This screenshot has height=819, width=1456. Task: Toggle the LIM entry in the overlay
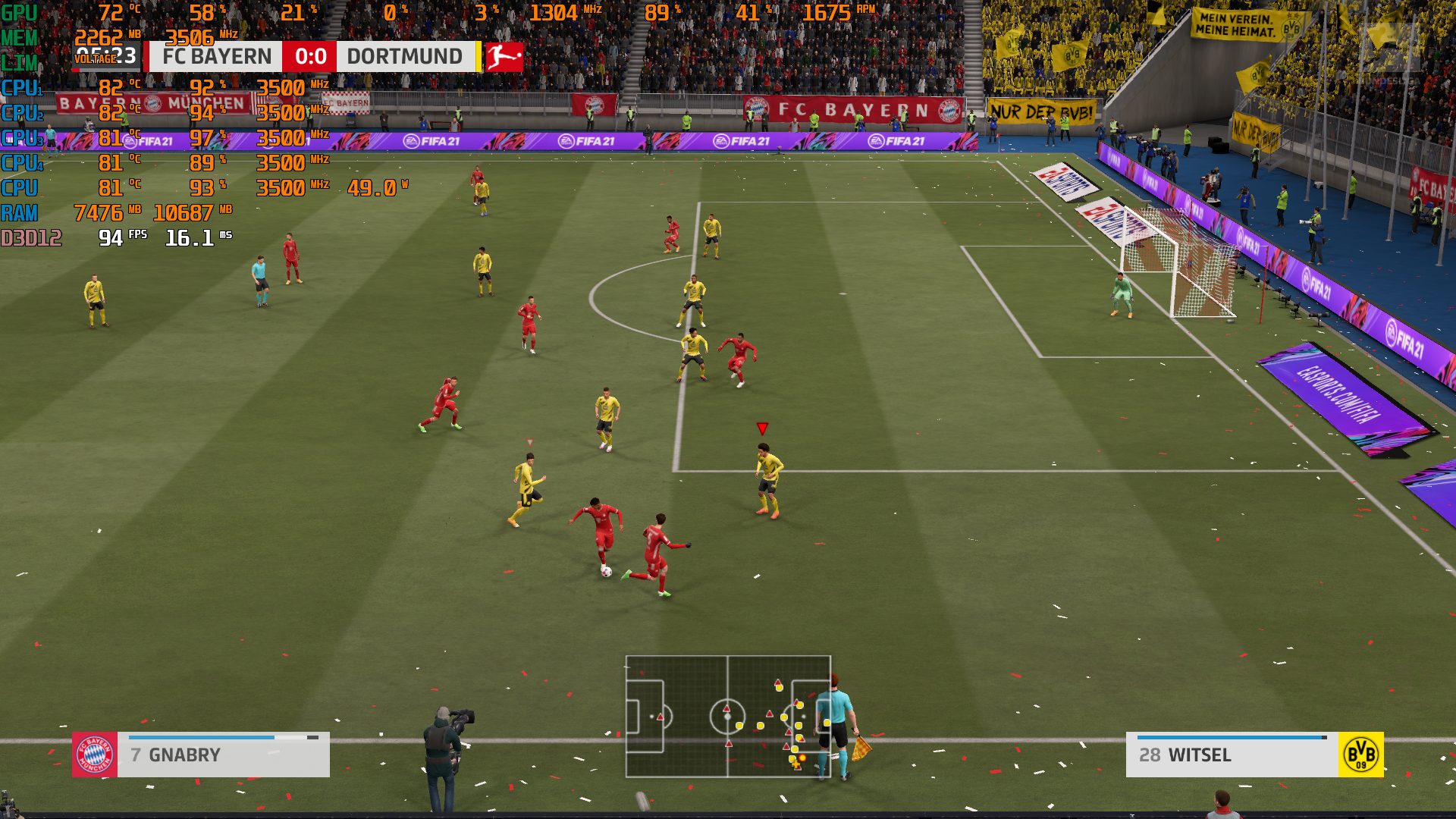[x=17, y=61]
